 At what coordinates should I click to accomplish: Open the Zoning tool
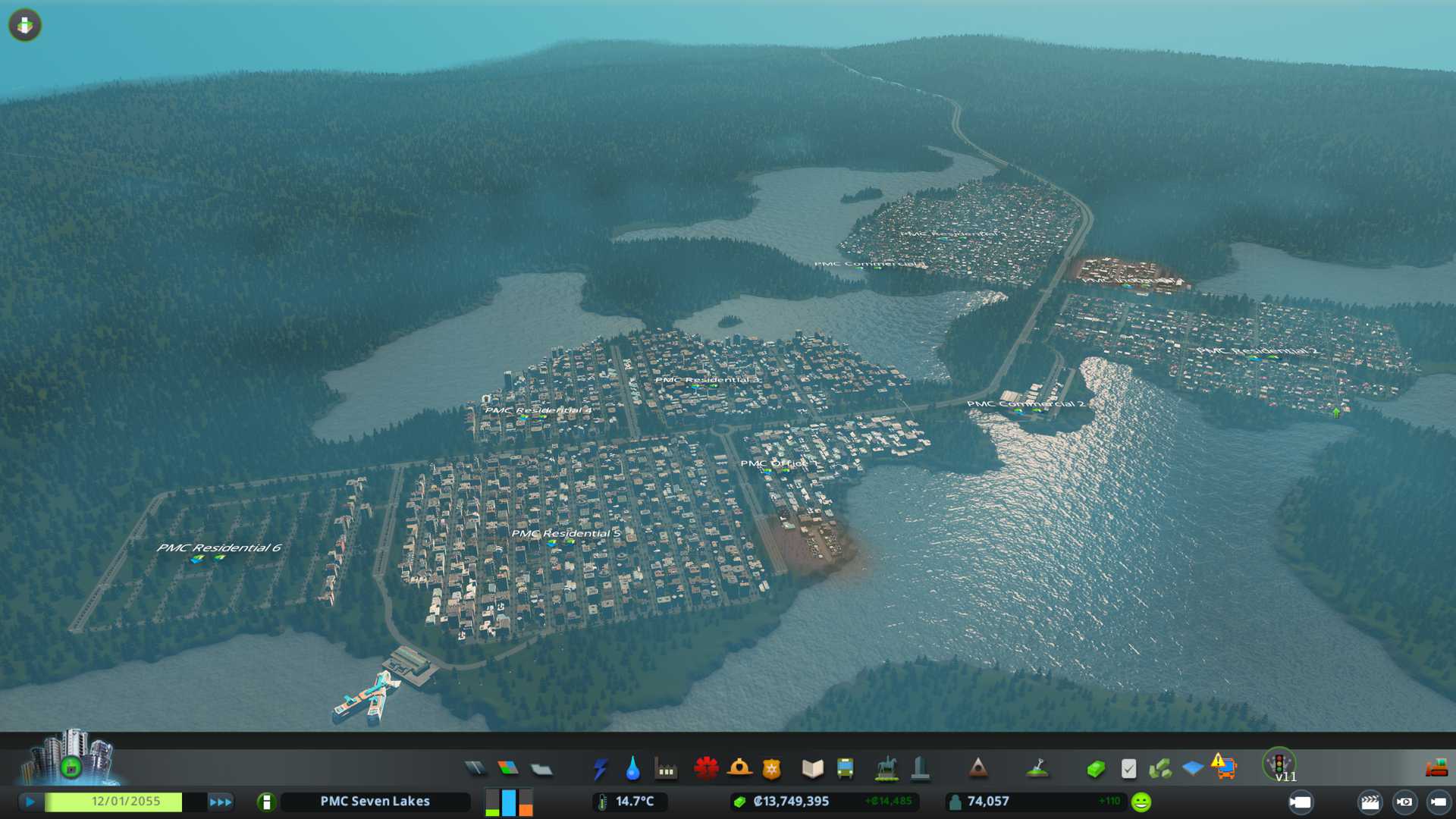tap(508, 769)
